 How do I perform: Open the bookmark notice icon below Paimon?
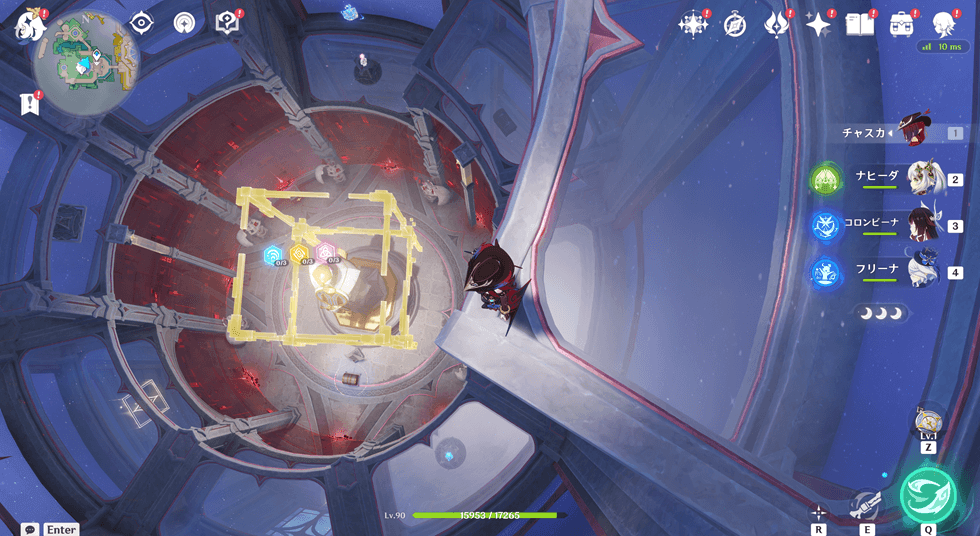pyautogui.click(x=28, y=103)
